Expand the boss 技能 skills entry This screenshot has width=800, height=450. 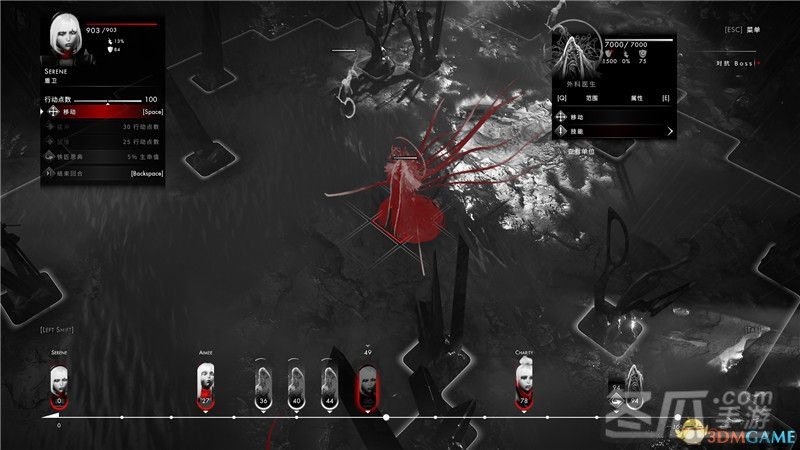pos(612,131)
